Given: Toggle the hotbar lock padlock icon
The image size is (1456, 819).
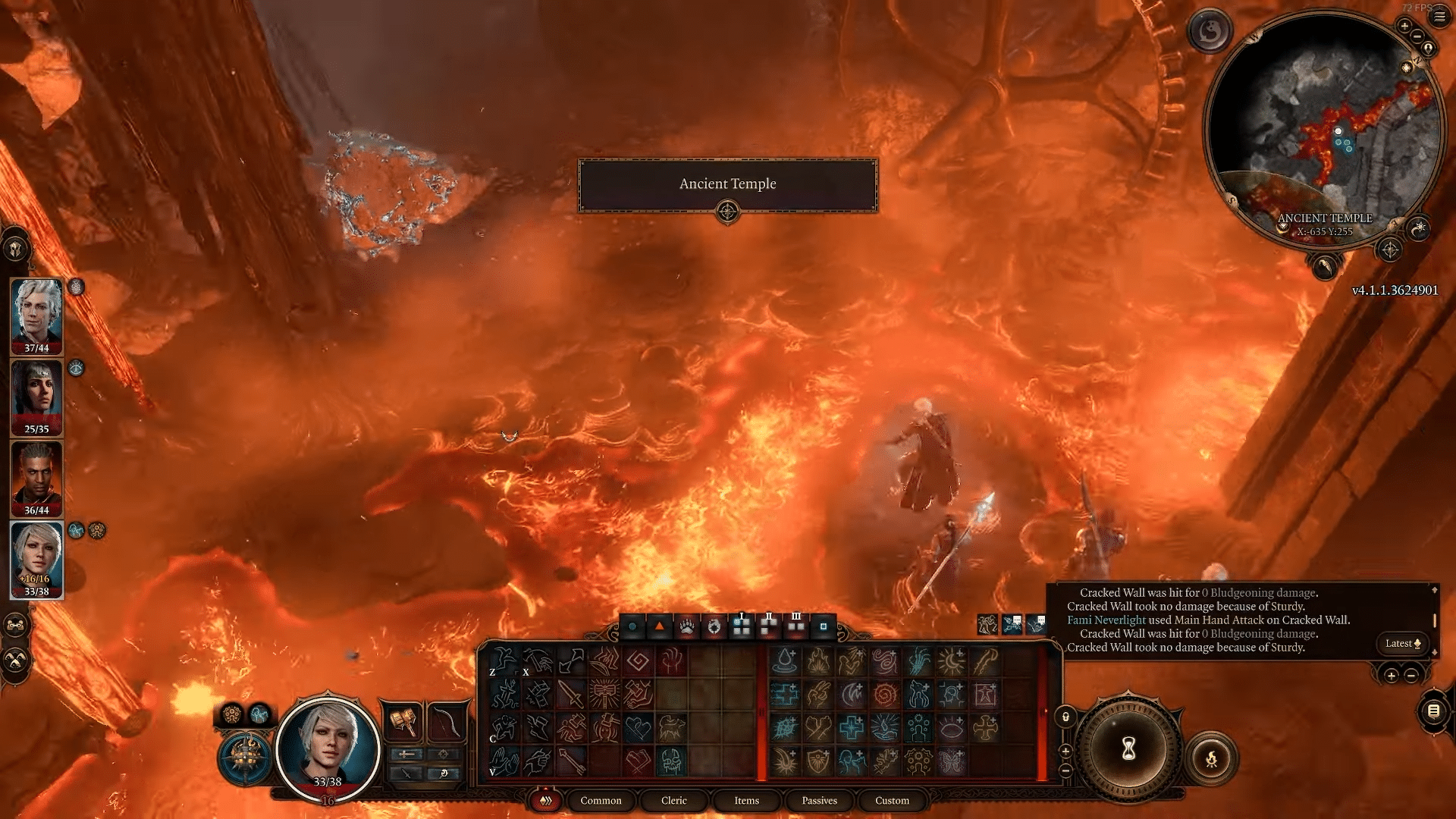Looking at the screenshot, I should pyautogui.click(x=1065, y=717).
